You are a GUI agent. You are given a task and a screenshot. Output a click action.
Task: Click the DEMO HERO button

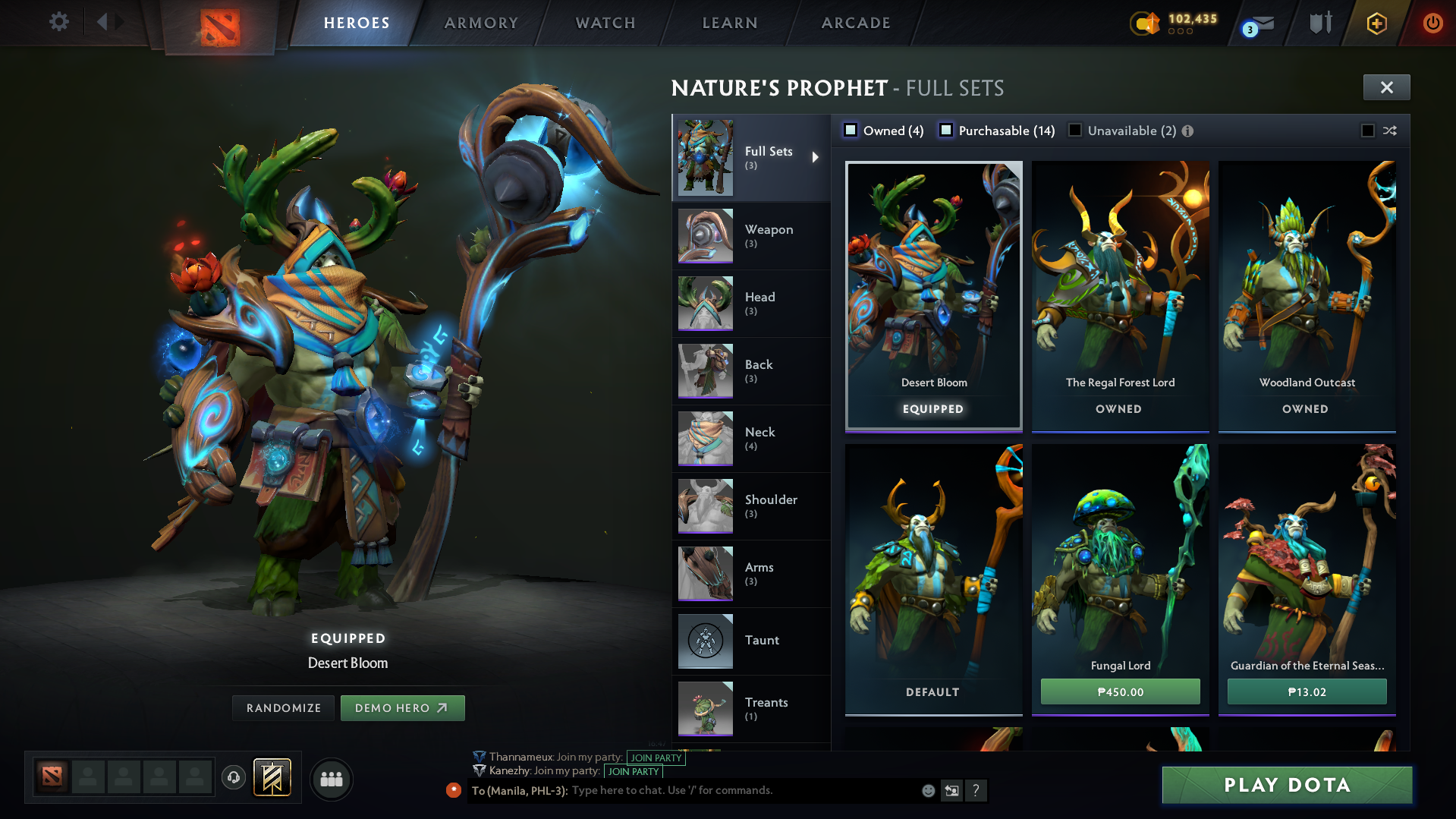pyautogui.click(x=402, y=707)
